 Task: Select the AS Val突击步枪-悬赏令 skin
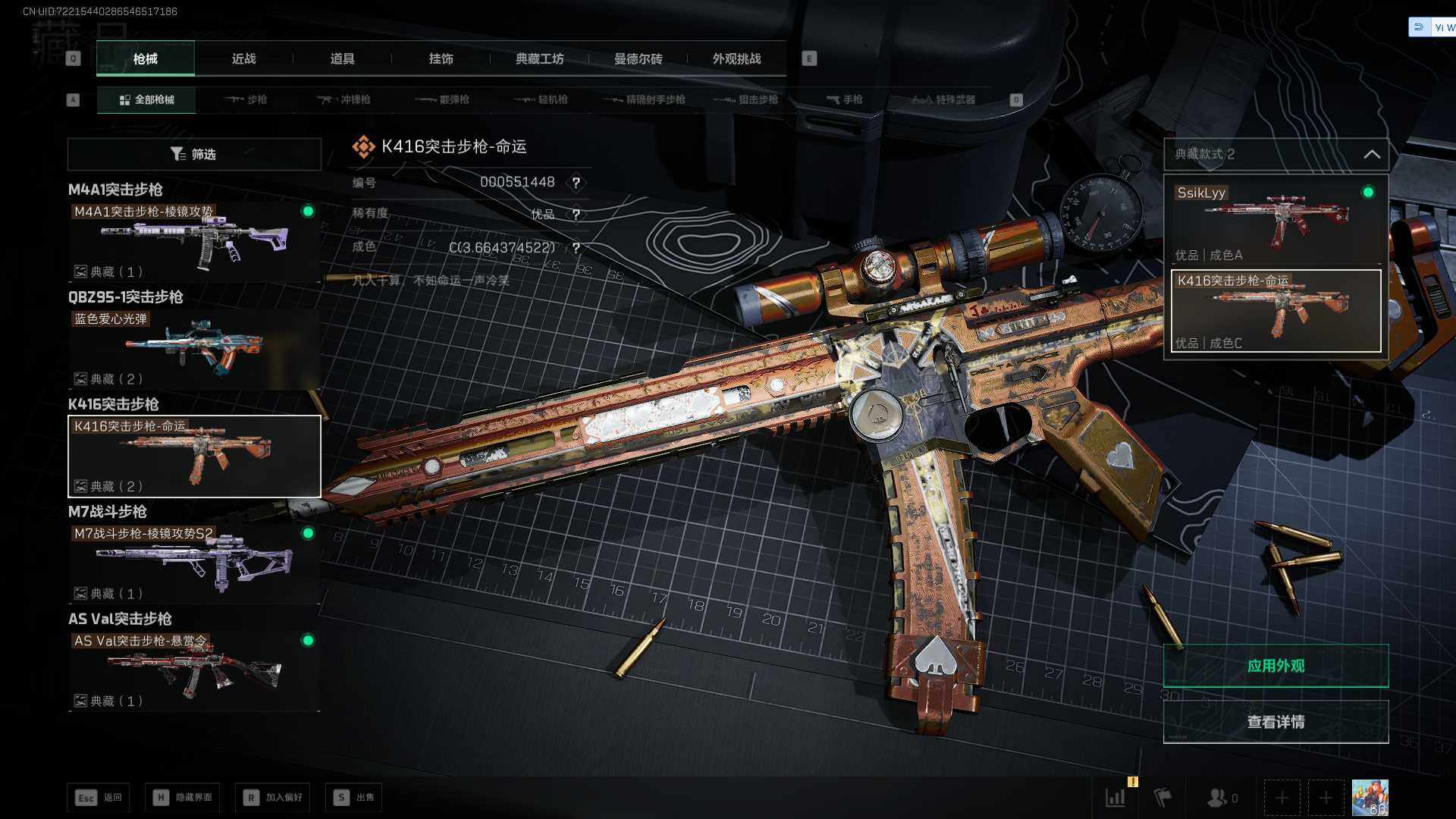pyautogui.click(x=194, y=670)
